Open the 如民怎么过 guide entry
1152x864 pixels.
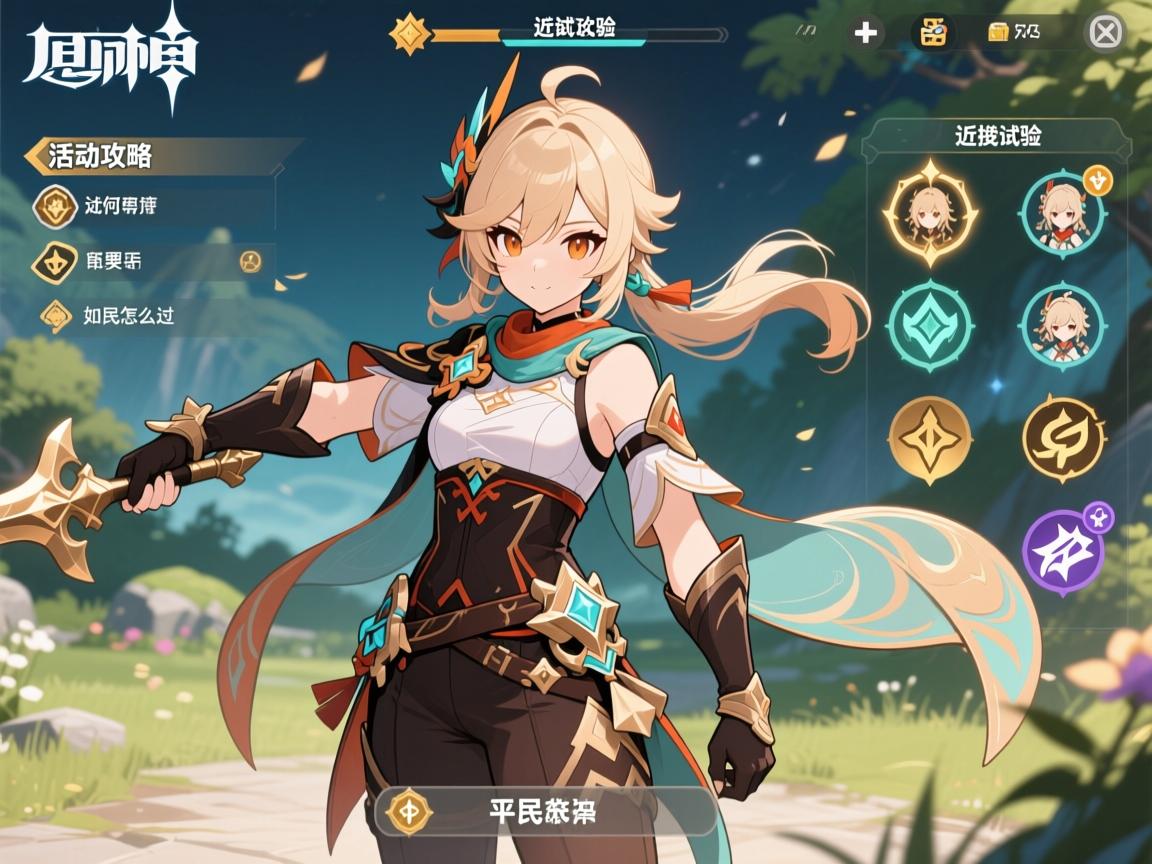tap(128, 316)
